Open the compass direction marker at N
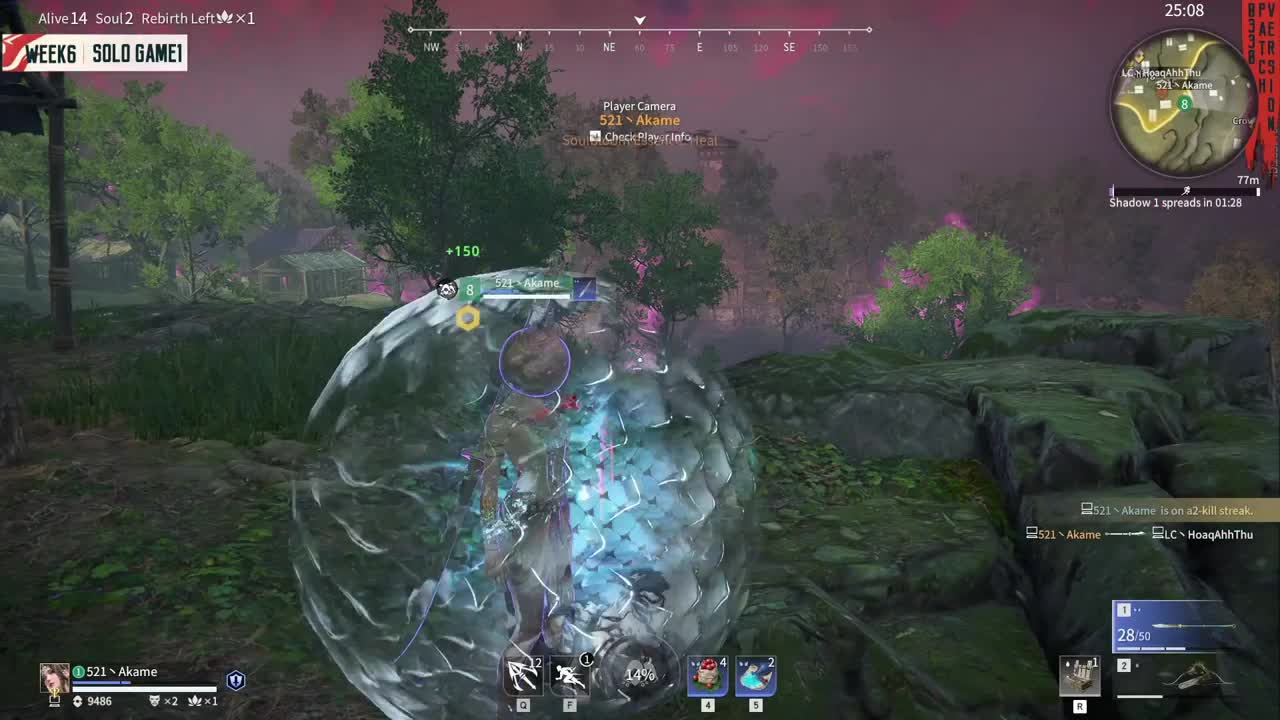 click(519, 47)
